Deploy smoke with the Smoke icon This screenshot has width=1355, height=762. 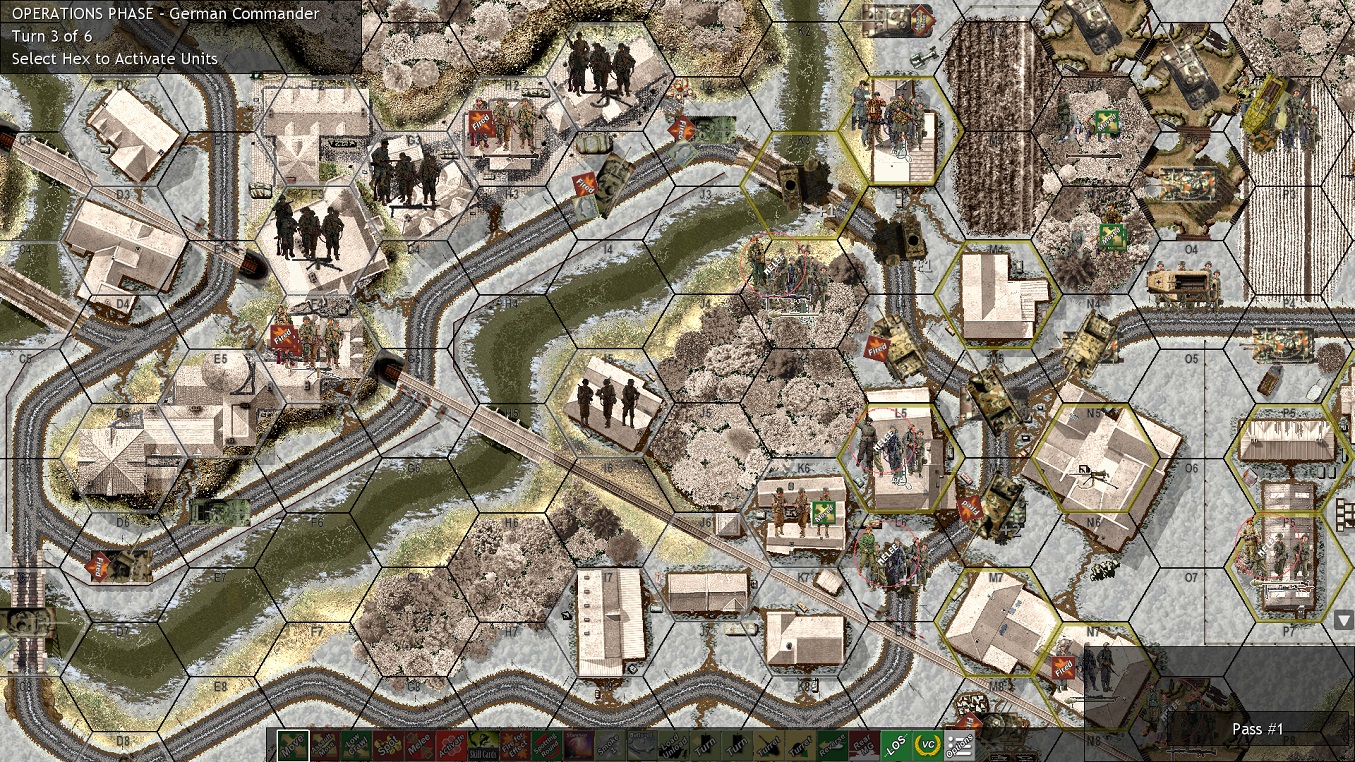pos(610,746)
